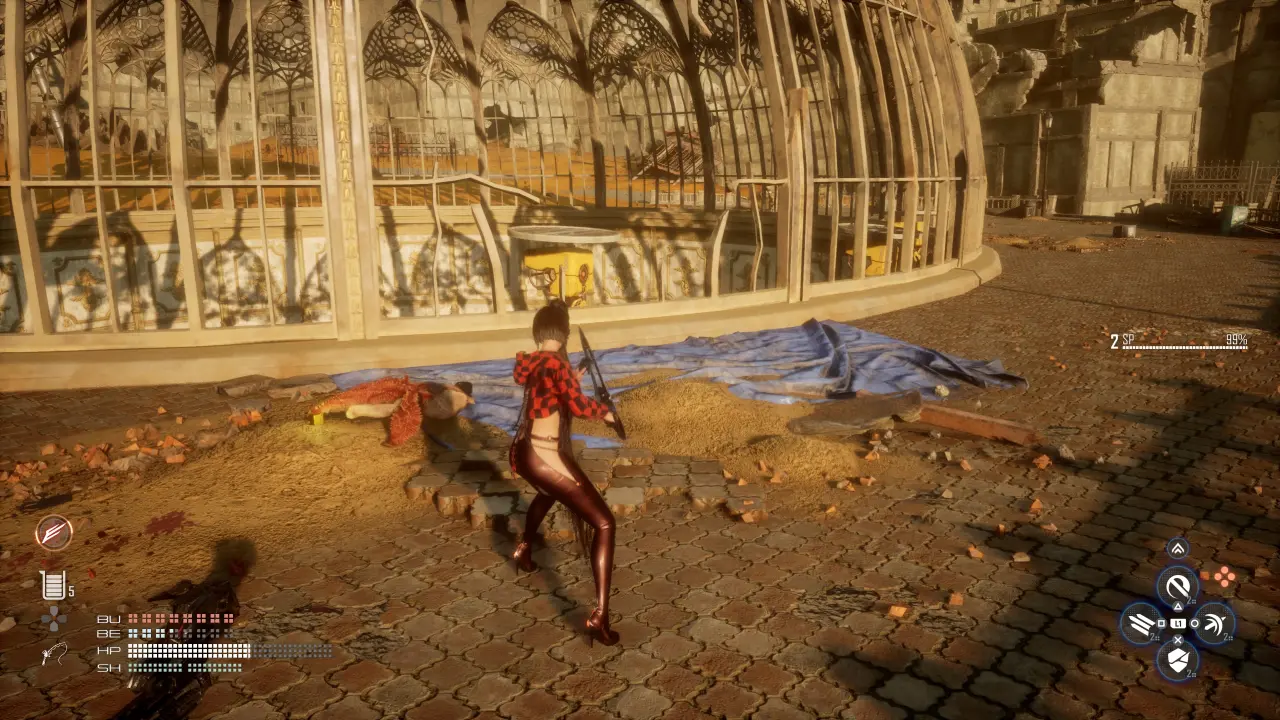Expand the chevron arrow above the skill wheel
This screenshot has height=720, width=1280.
coord(1177,547)
